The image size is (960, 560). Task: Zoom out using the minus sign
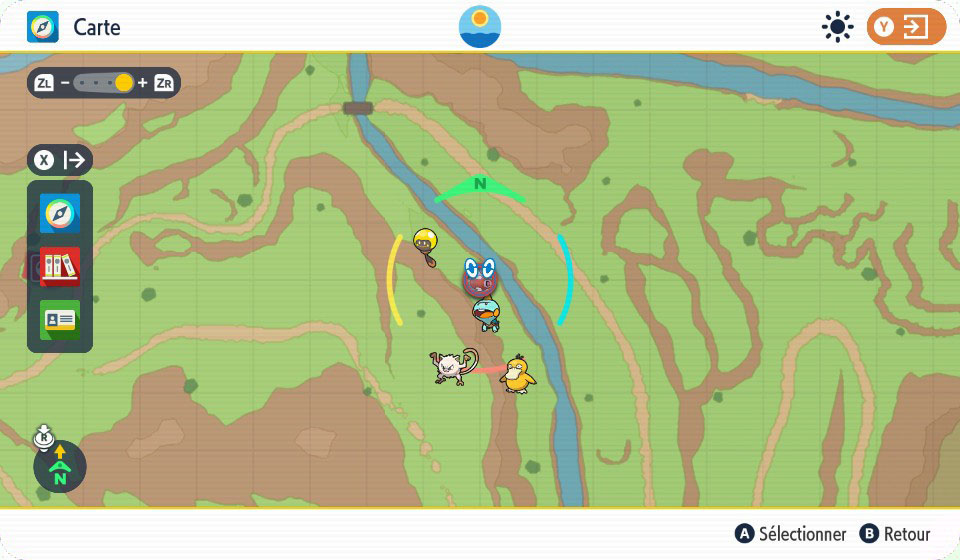65,83
